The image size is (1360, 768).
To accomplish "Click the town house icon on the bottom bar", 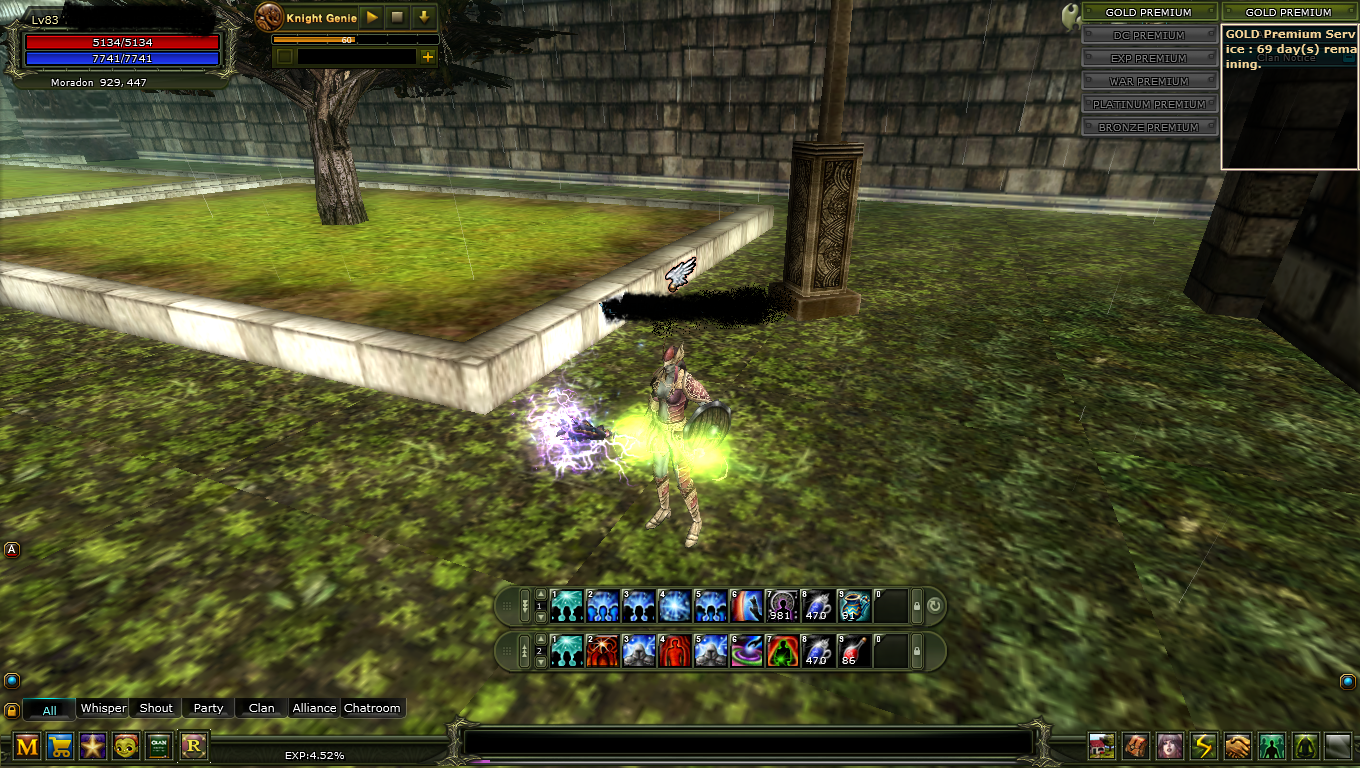I will coord(1103,747).
